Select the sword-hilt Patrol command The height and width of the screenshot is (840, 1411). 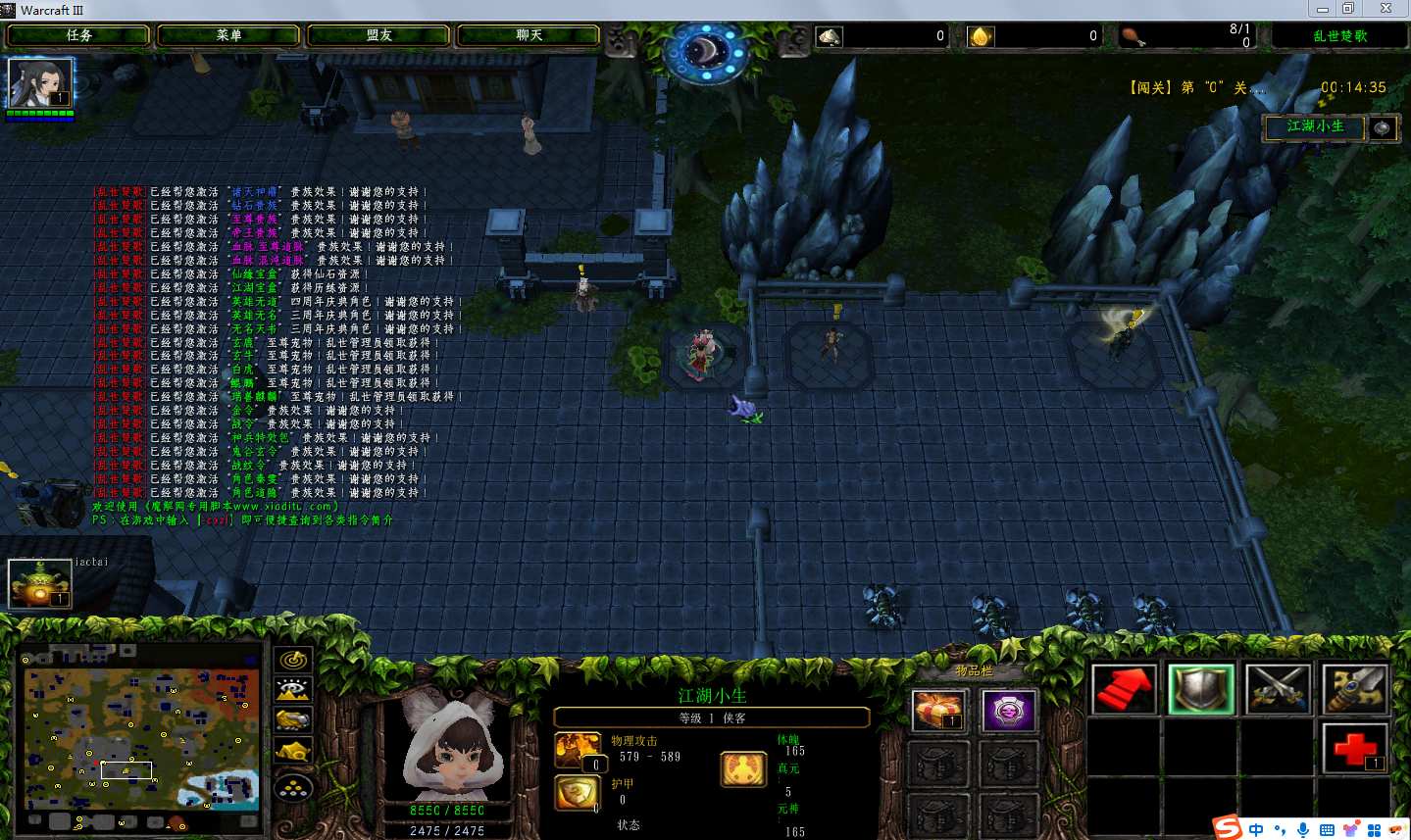pyautogui.click(x=1354, y=689)
